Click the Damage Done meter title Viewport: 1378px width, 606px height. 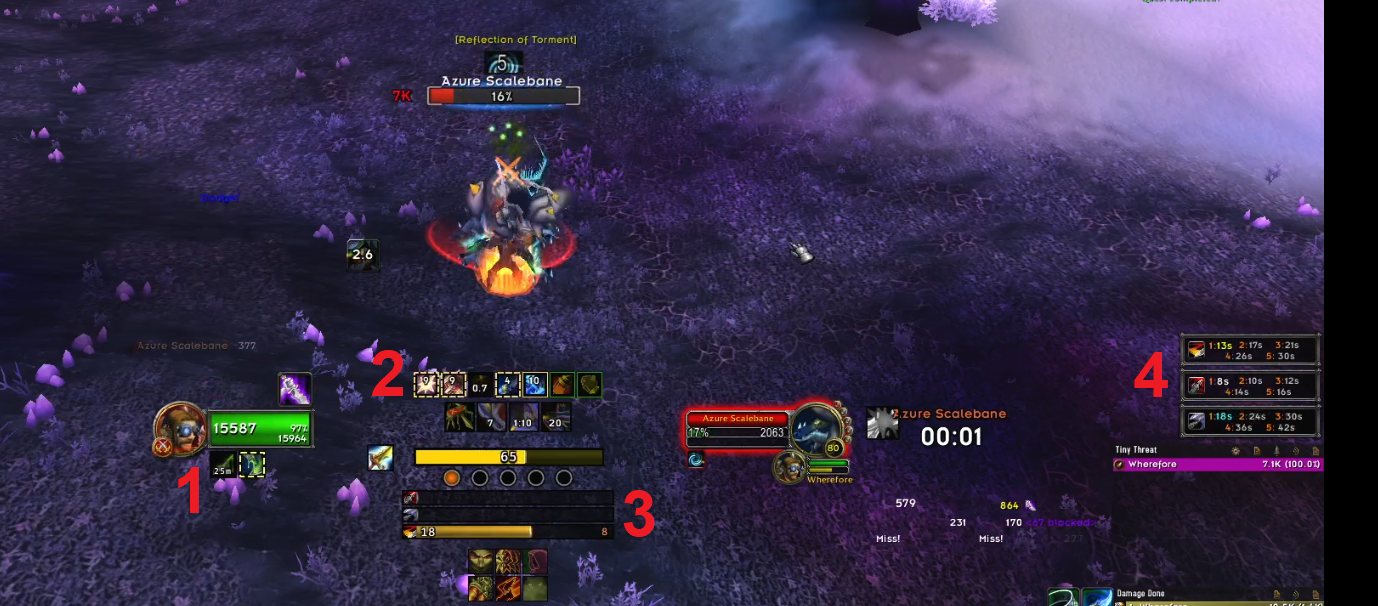[x=1141, y=594]
